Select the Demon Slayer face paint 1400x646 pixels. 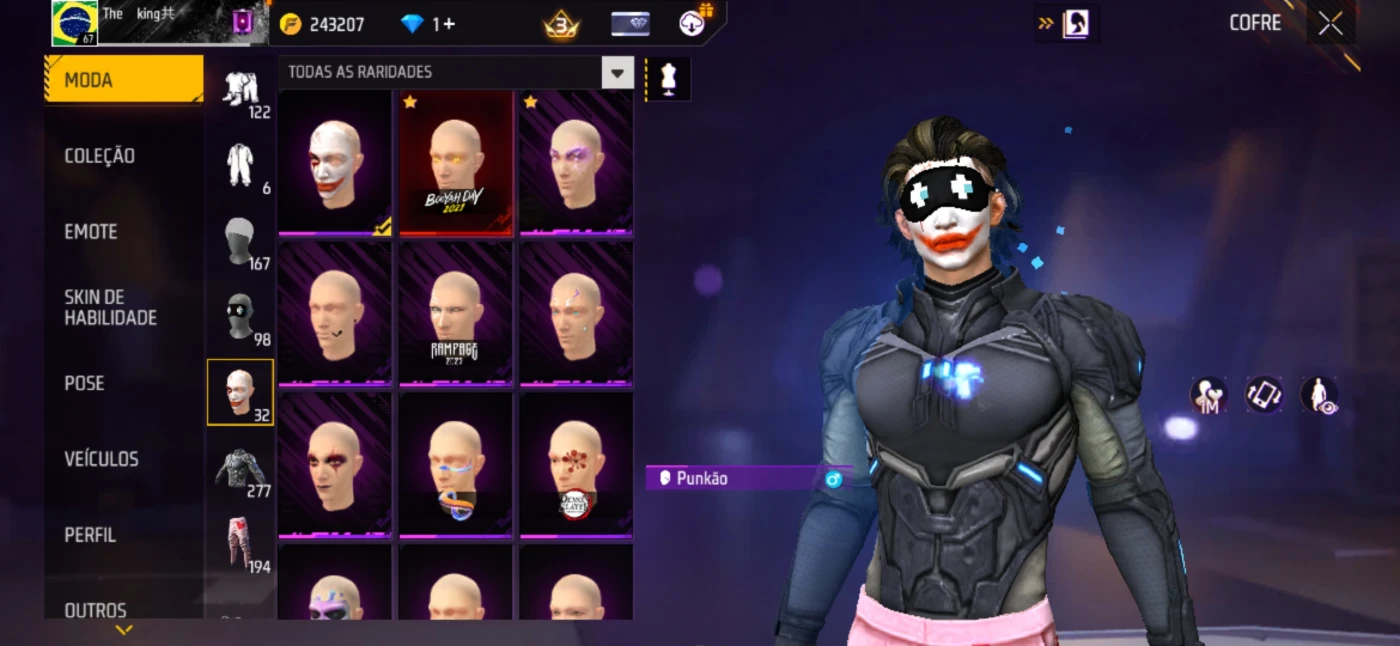click(x=575, y=466)
